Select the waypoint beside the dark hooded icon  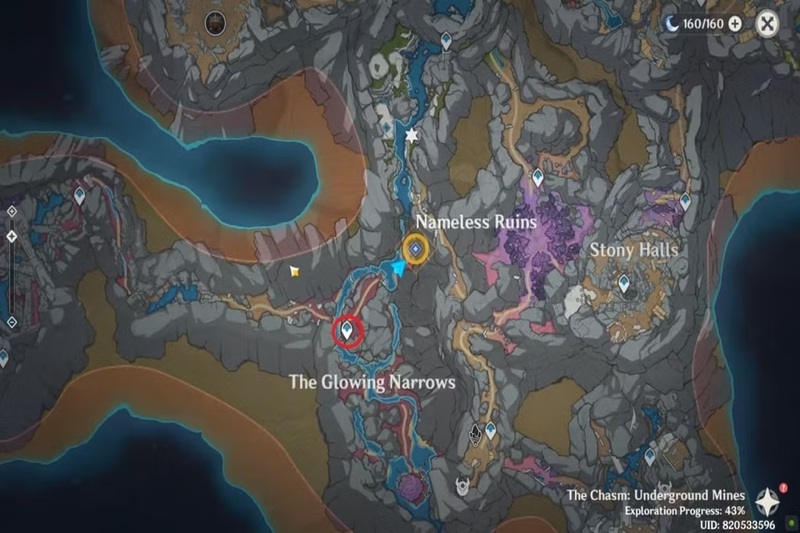point(491,431)
